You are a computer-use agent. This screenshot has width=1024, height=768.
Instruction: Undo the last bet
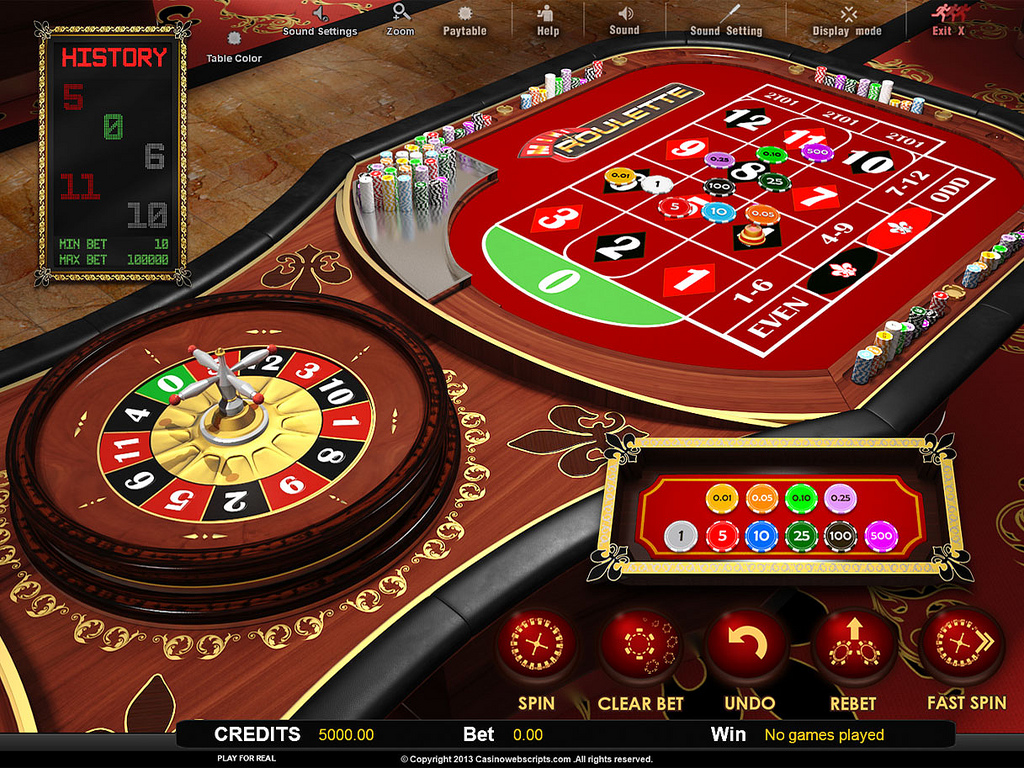pos(749,646)
